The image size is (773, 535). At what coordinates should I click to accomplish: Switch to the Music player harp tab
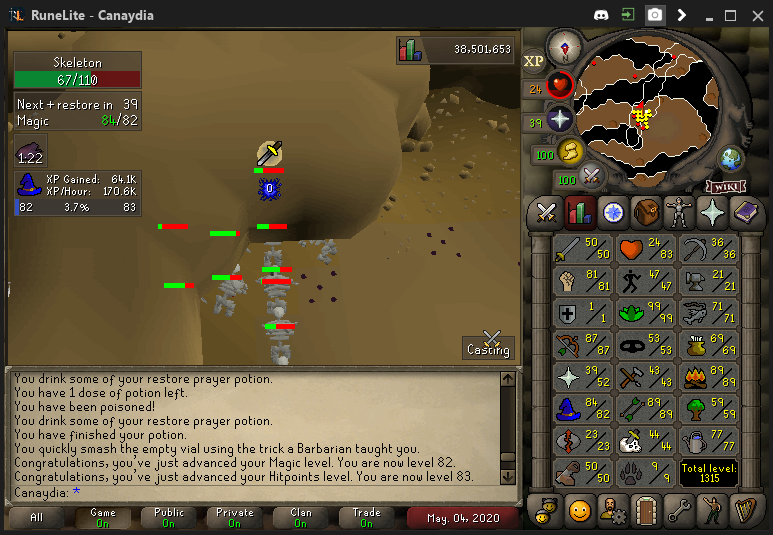[746, 510]
